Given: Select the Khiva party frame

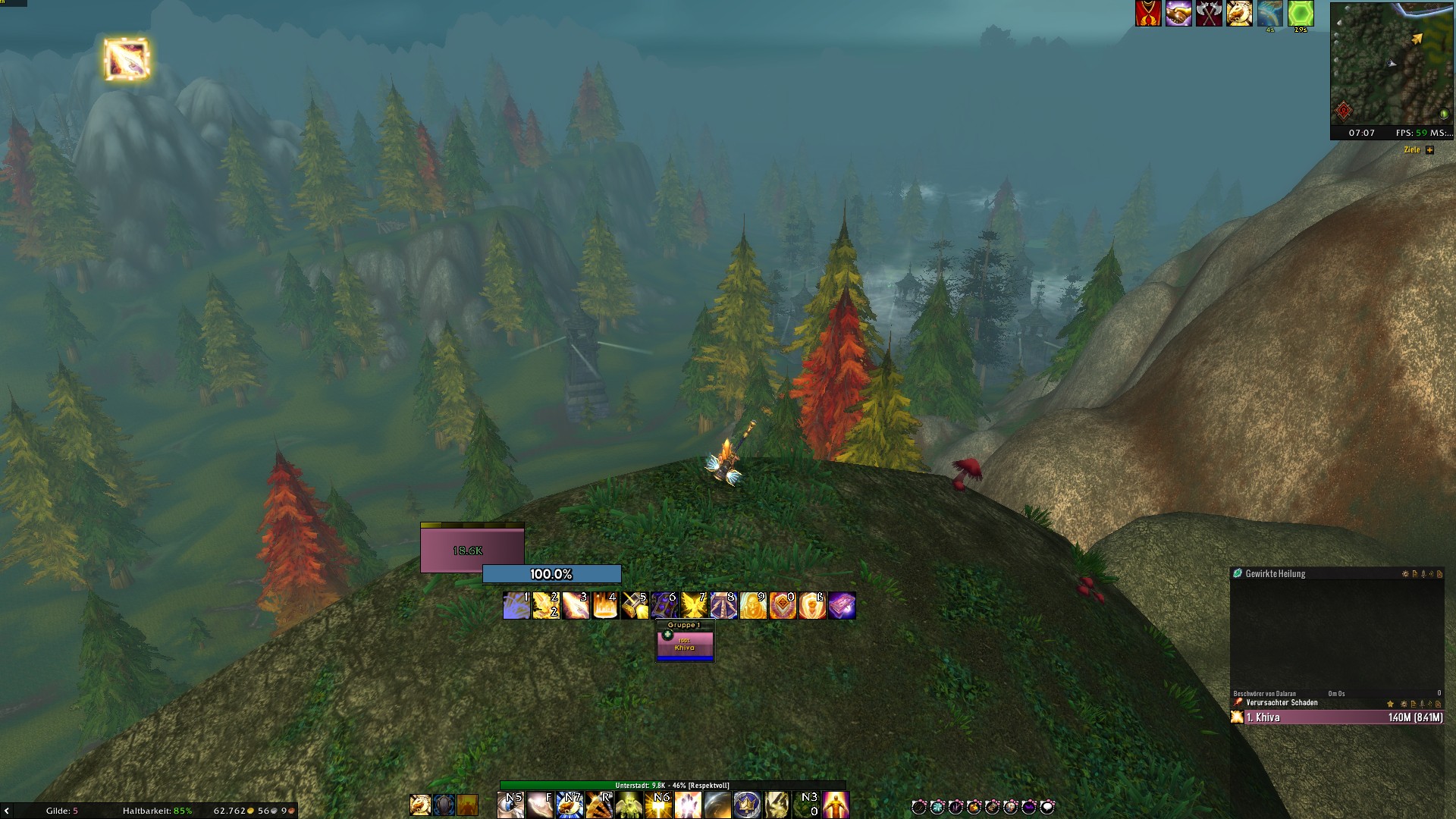Looking at the screenshot, I should click(x=685, y=645).
